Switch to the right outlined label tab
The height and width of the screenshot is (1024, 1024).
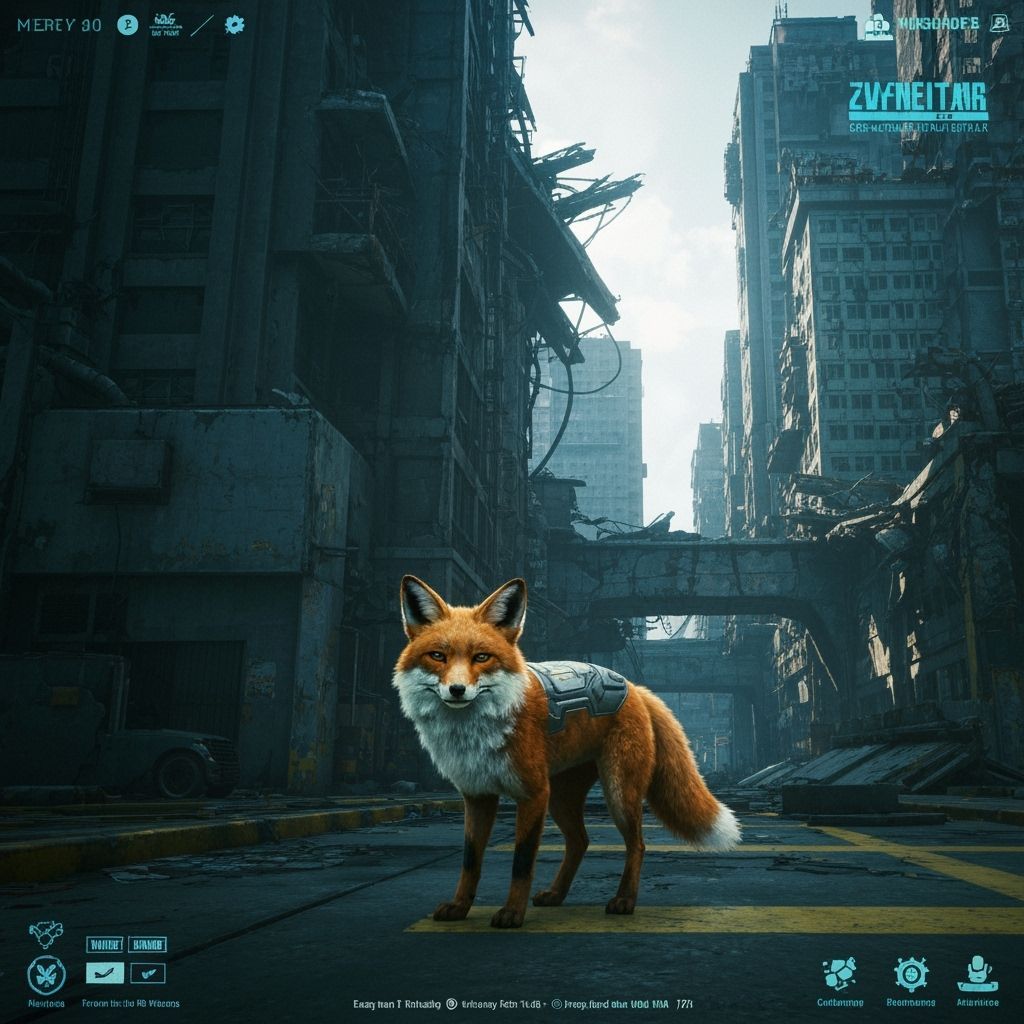coord(147,944)
